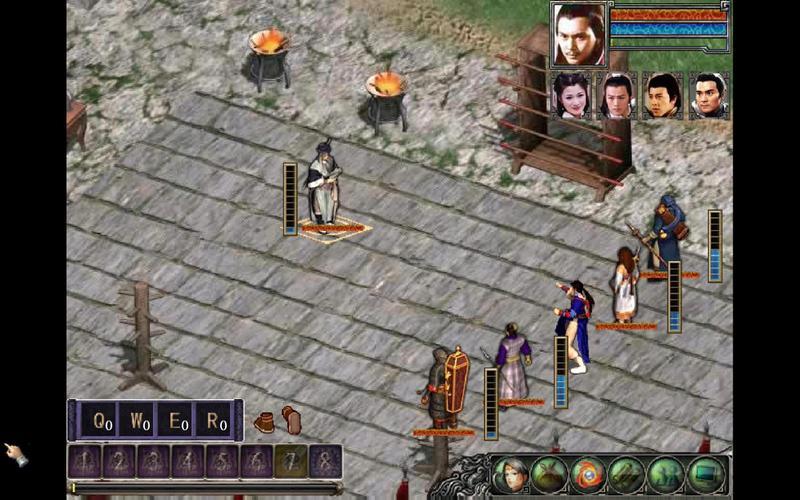Use the R skill slot
The image size is (800, 500).
(x=214, y=421)
